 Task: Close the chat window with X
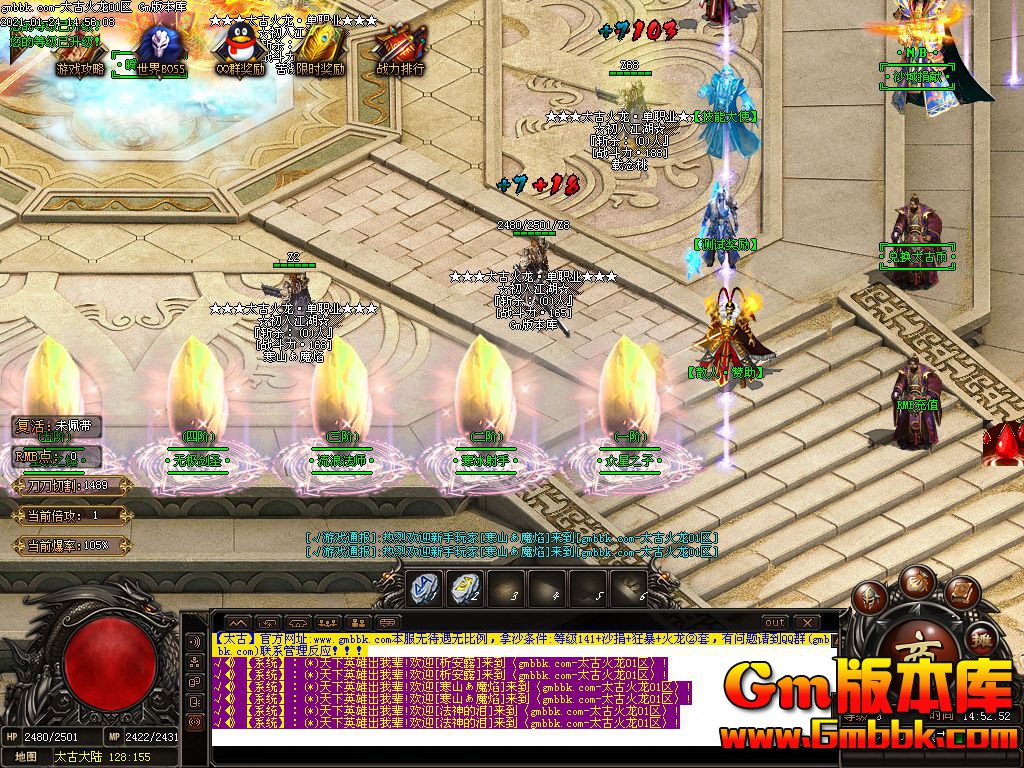(809, 622)
